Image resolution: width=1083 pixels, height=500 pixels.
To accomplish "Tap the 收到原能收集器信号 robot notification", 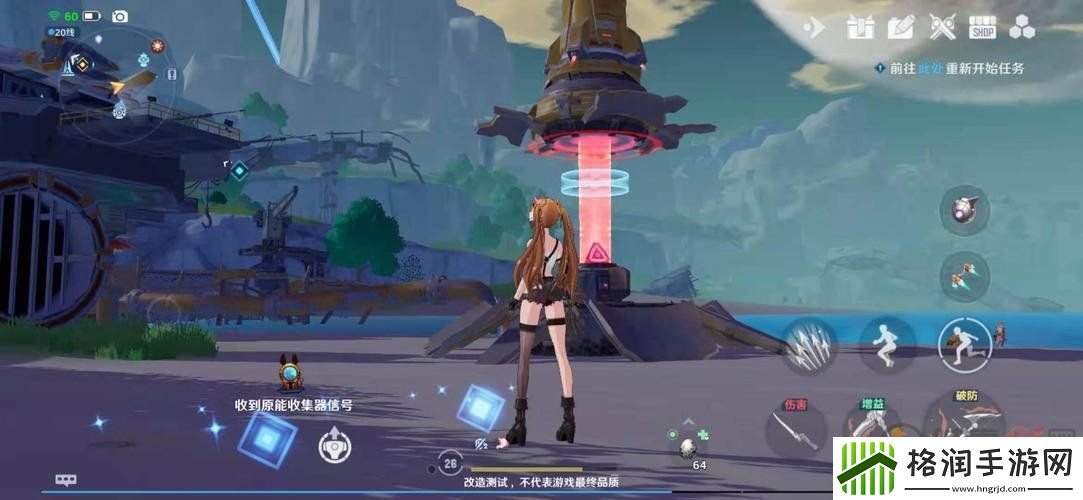I will click(x=291, y=376).
